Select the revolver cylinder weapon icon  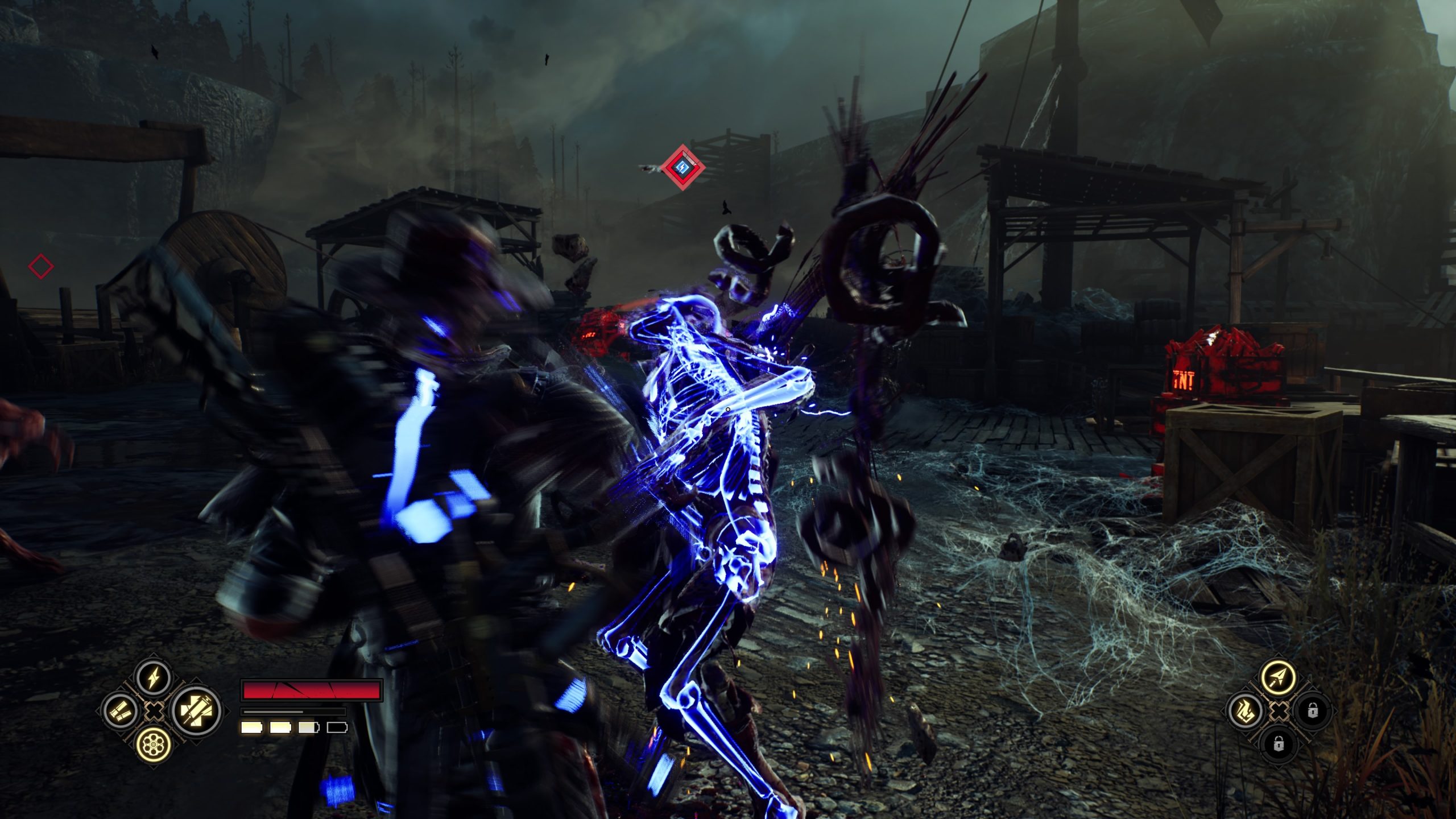[154, 743]
